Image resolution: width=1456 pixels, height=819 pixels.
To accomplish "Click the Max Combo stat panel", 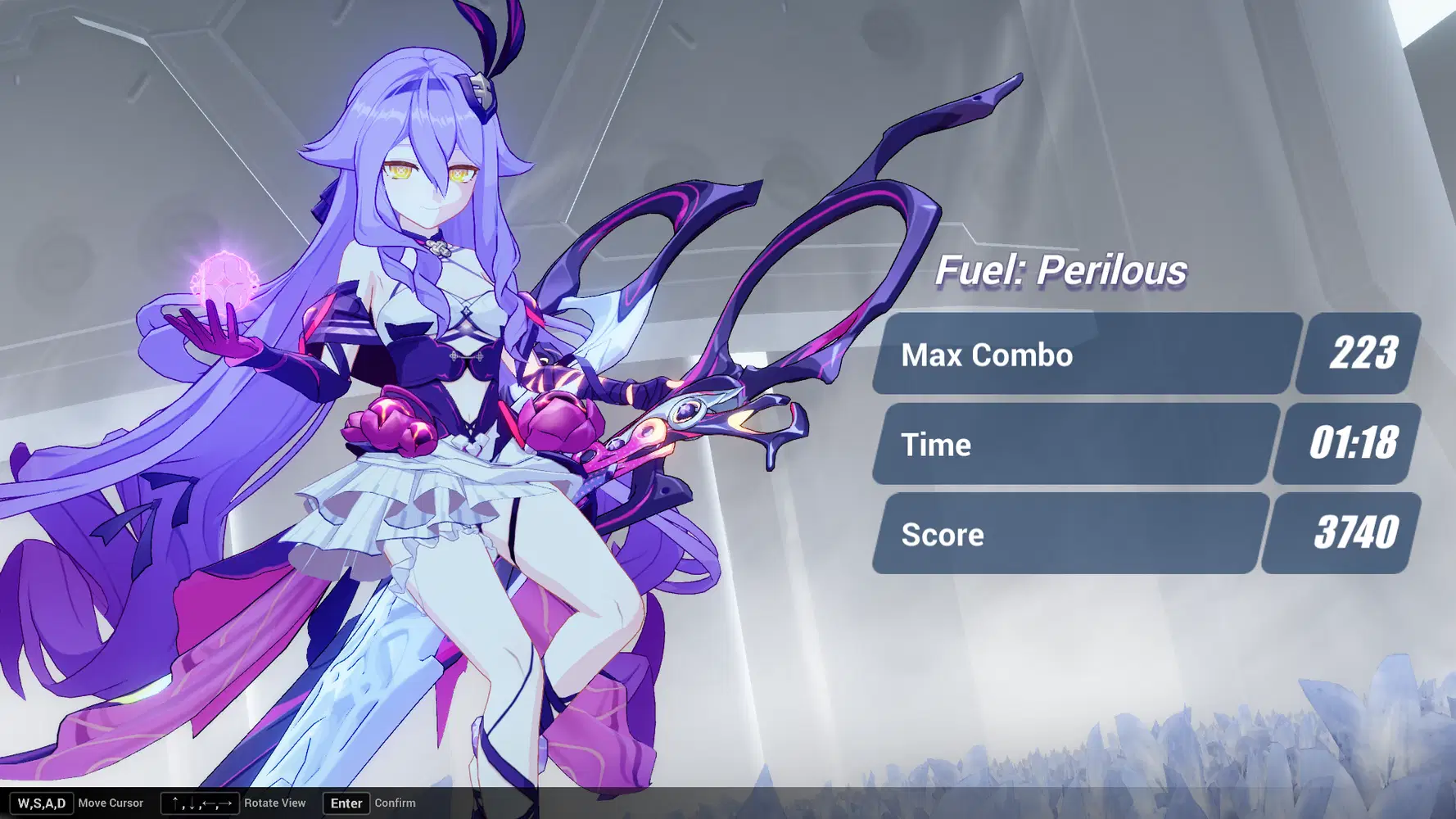I will click(x=1081, y=355).
